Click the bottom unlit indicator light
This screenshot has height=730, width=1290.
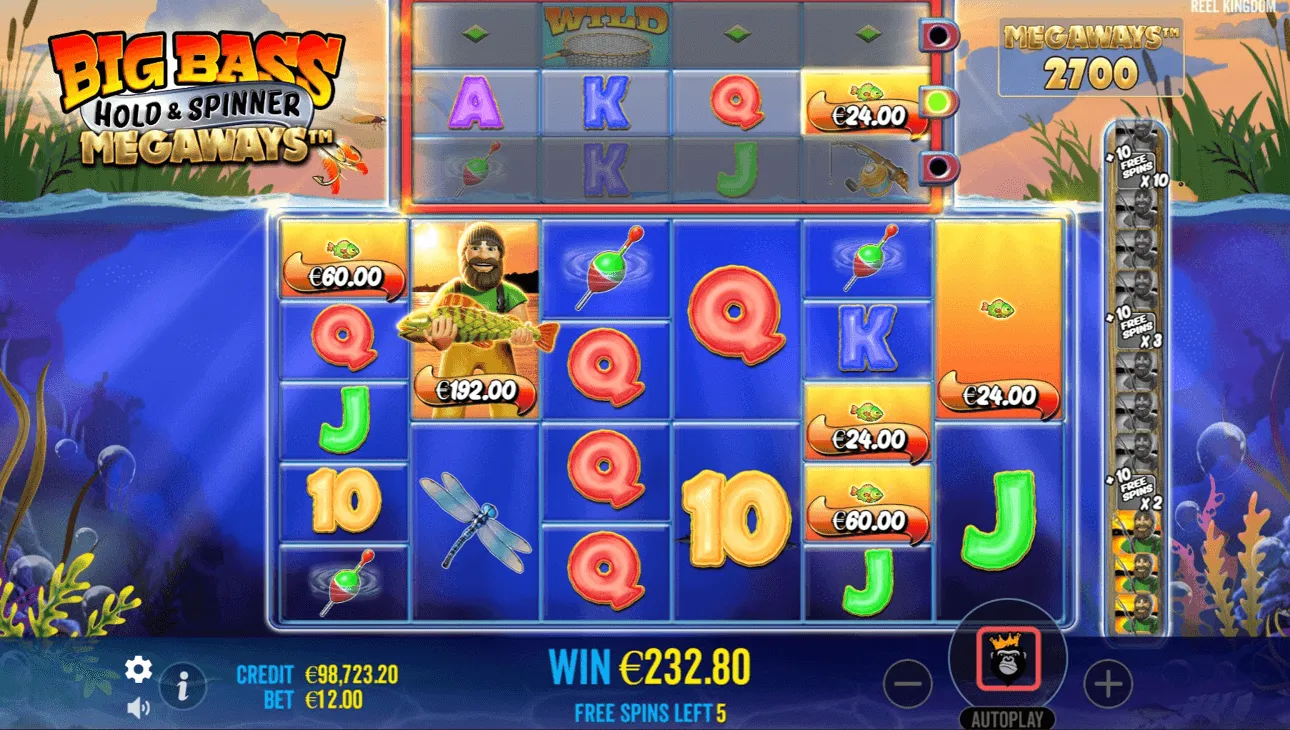[938, 162]
